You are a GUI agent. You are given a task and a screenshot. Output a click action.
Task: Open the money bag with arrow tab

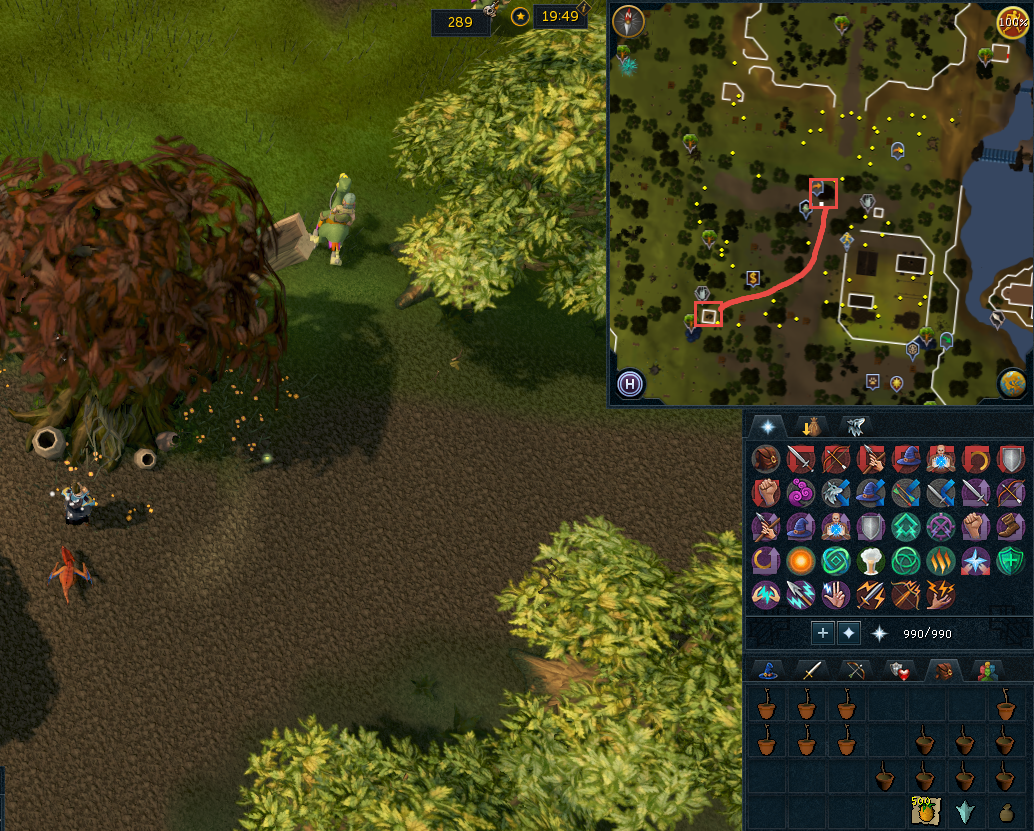(809, 426)
